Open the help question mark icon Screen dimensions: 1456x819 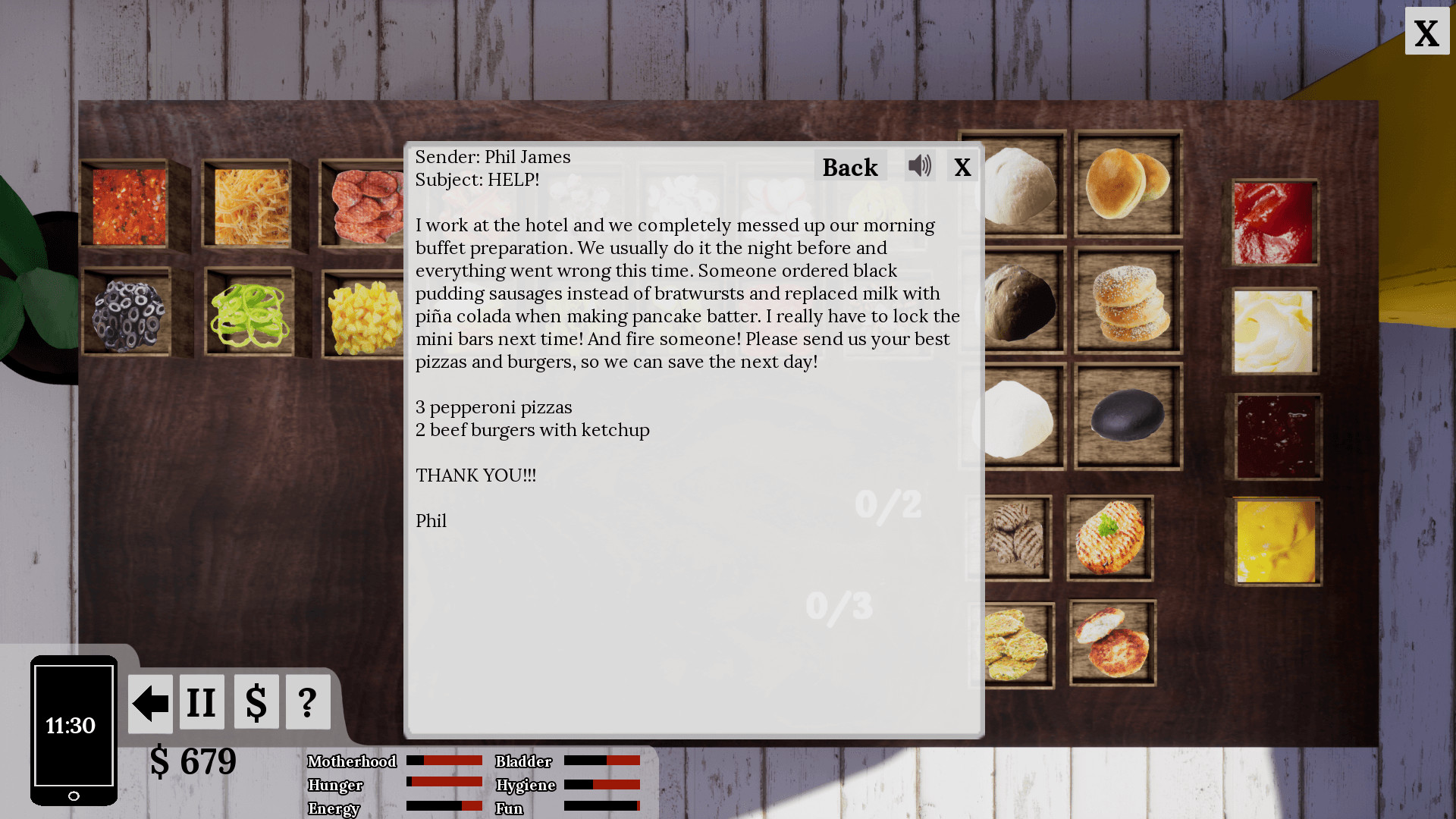[307, 701]
